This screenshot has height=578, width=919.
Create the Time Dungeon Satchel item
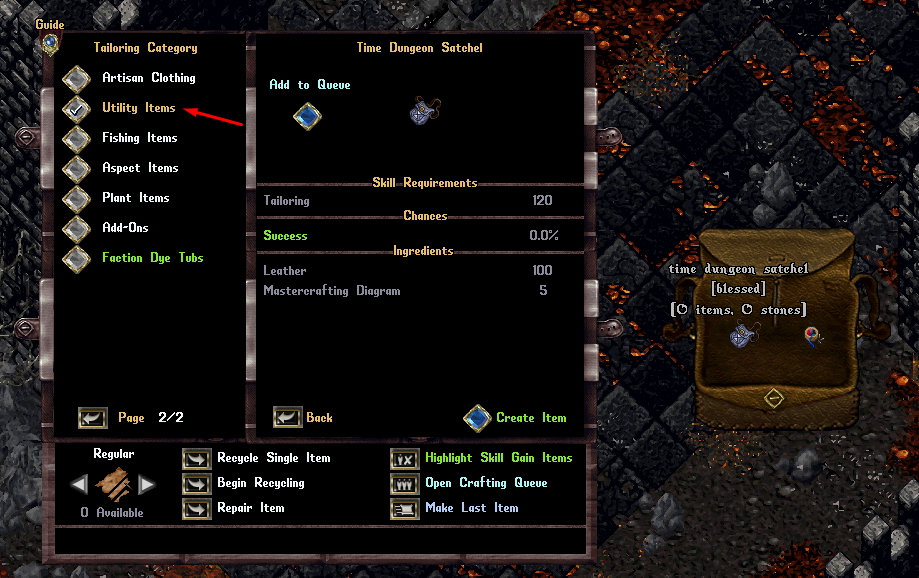[478, 418]
